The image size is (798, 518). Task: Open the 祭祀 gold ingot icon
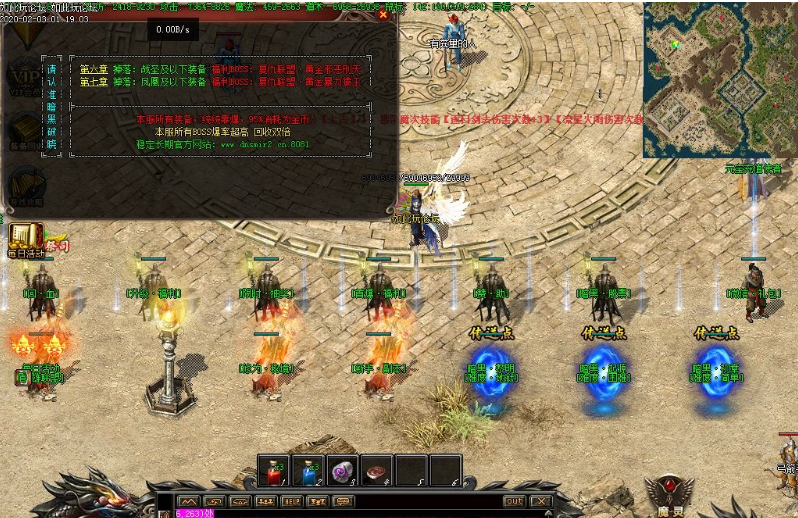coord(54,245)
